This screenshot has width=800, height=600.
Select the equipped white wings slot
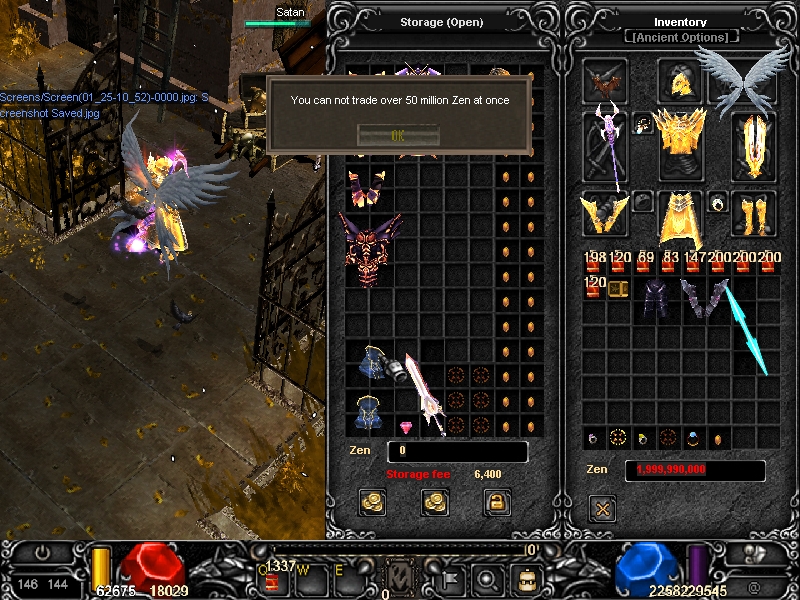pyautogui.click(x=743, y=78)
